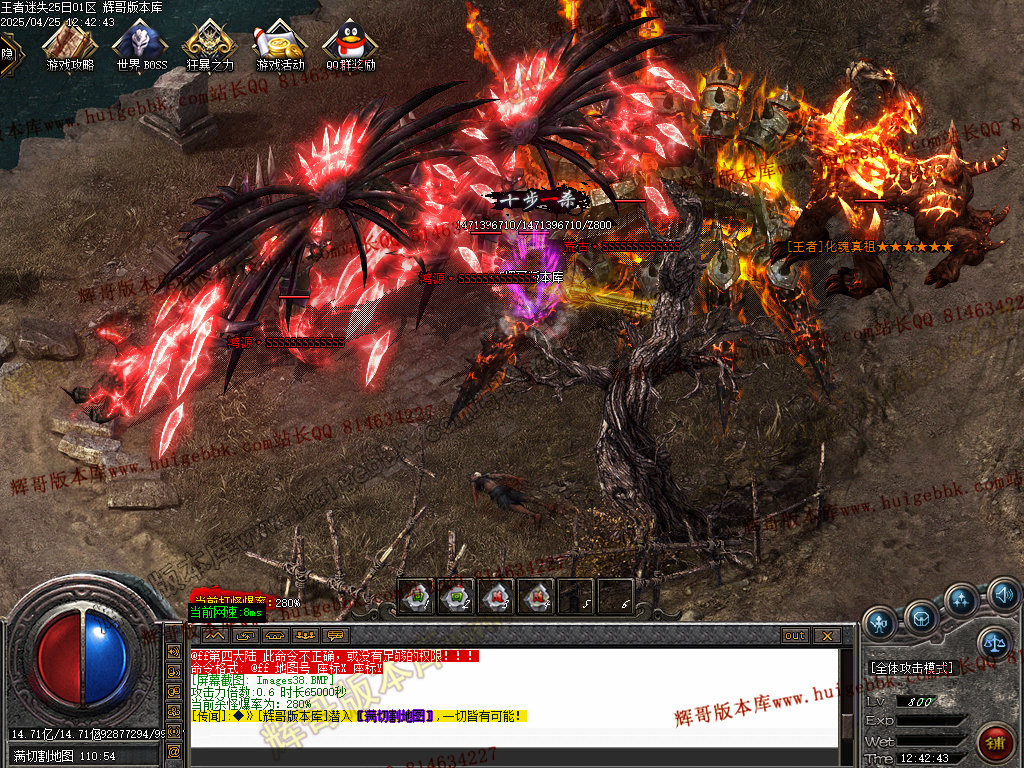
Task: Open the 游戏活动 events icon
Action: (280, 43)
